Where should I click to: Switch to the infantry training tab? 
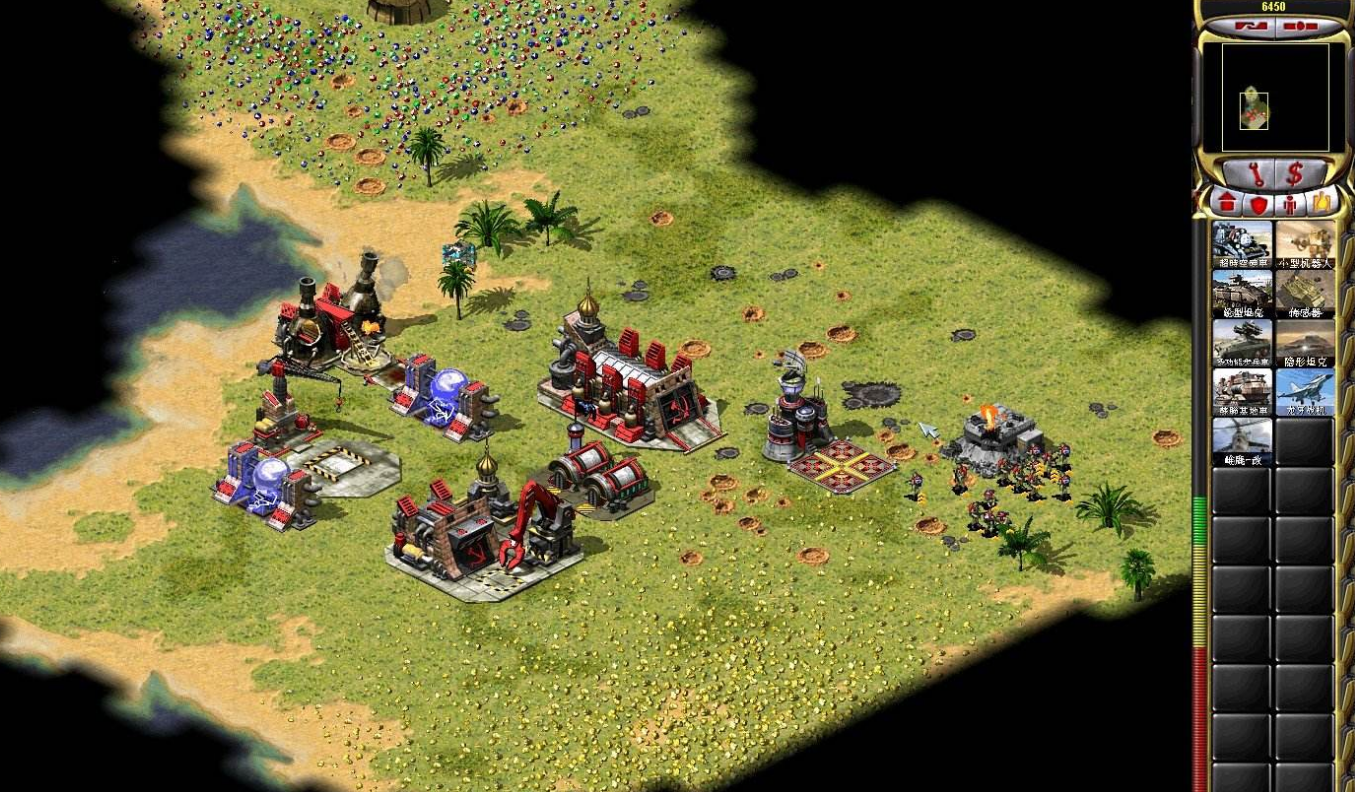[x=1290, y=204]
